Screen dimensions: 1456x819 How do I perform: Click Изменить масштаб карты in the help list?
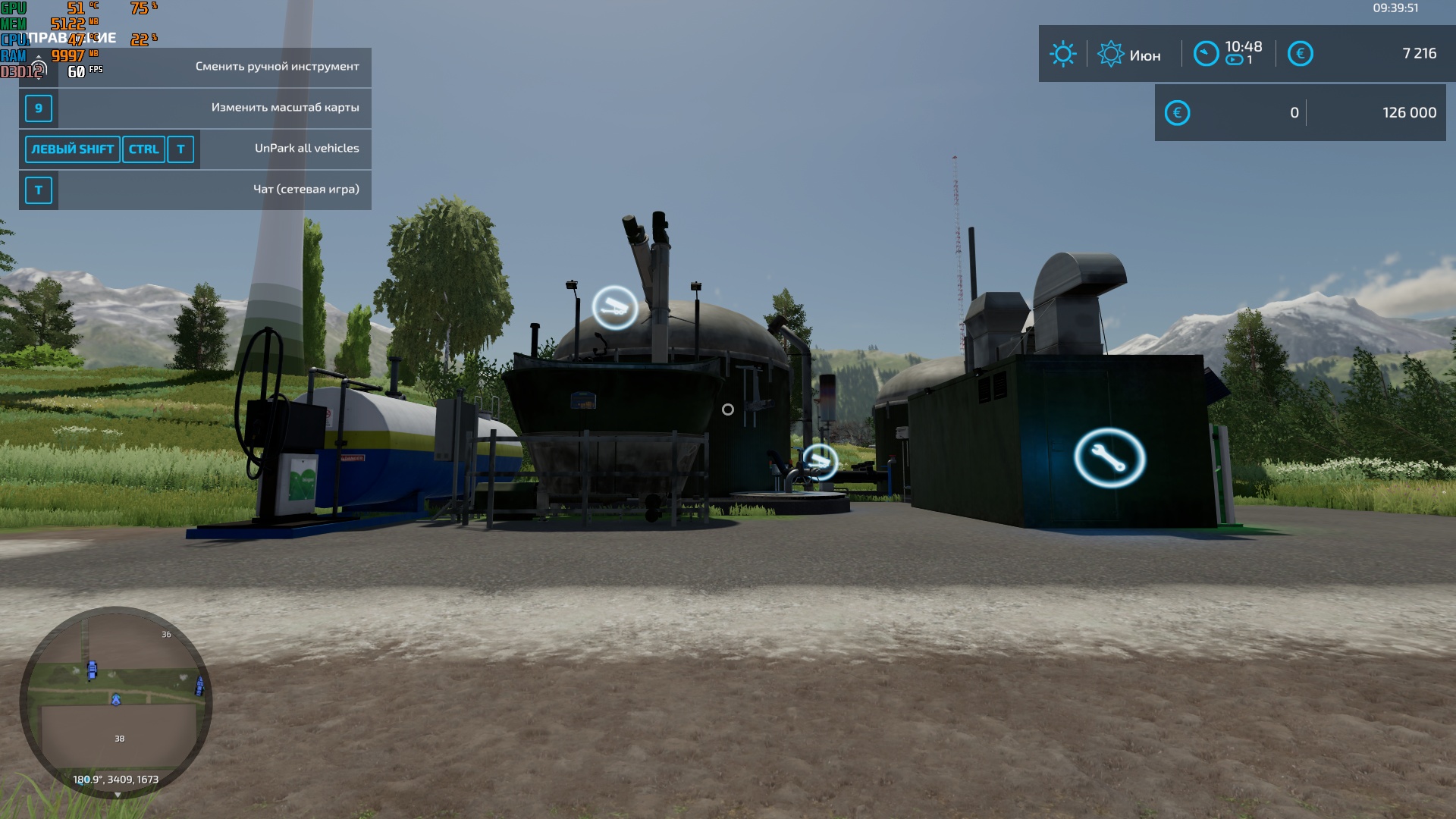pyautogui.click(x=287, y=108)
